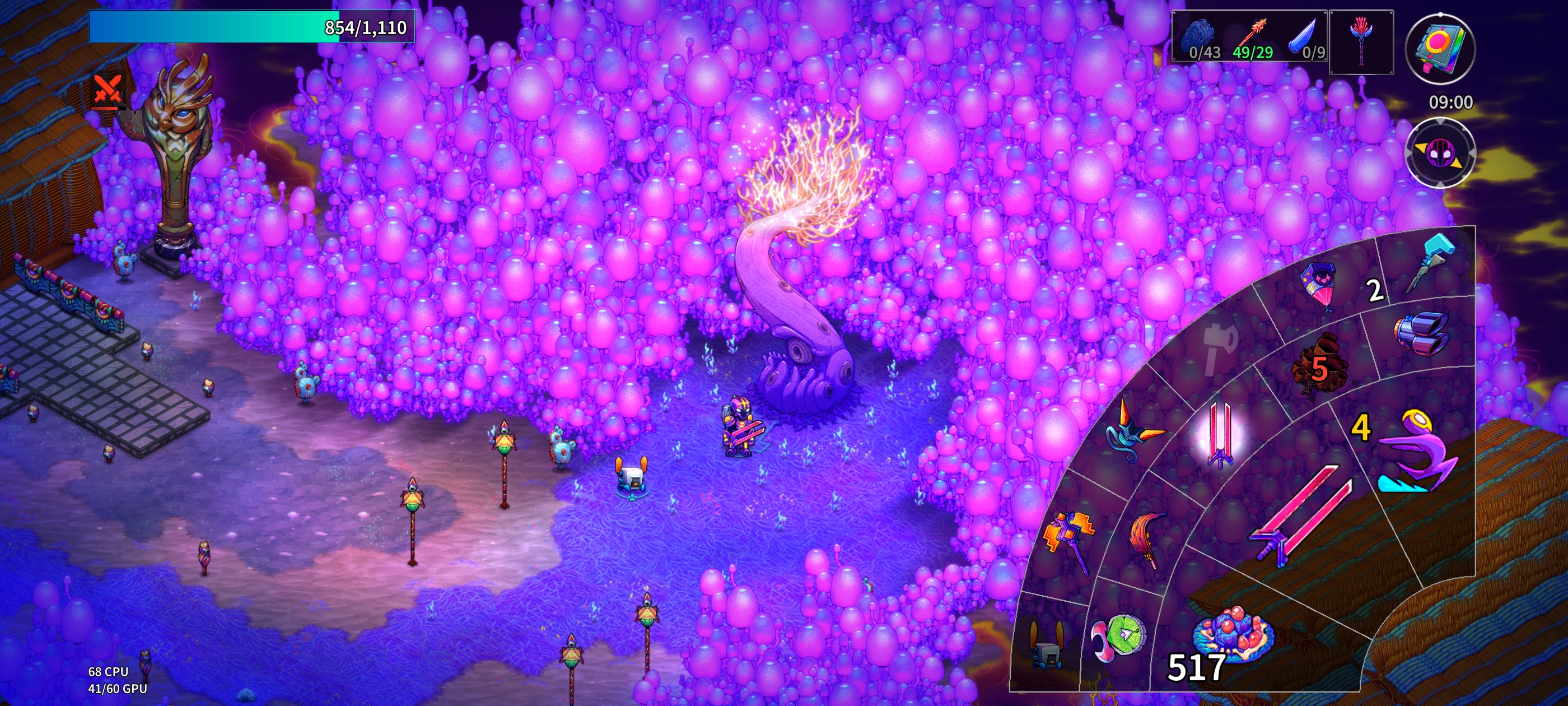Open the tracked recipe ingredients panel

1250,36
